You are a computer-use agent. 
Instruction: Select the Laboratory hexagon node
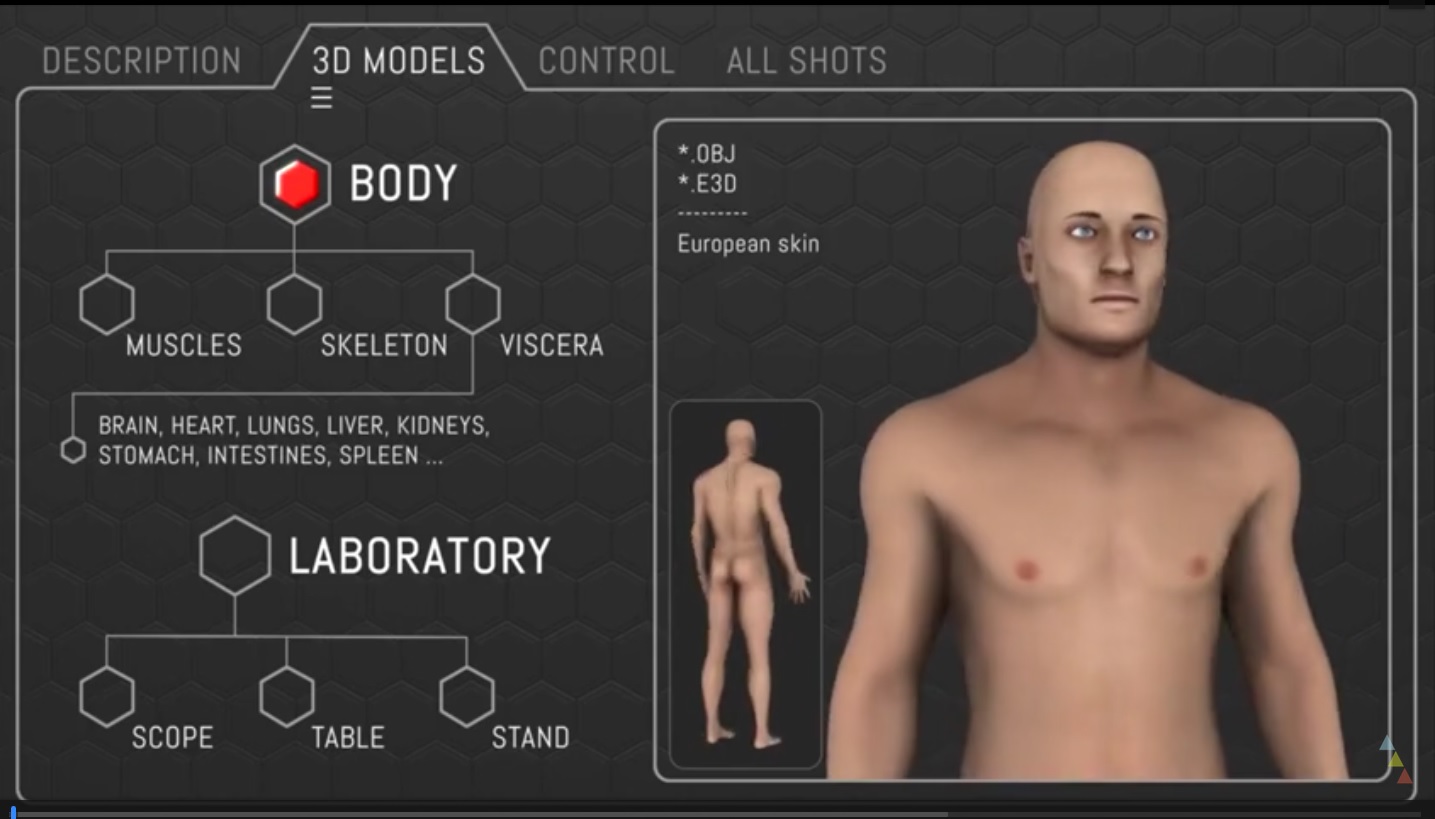[x=235, y=556]
